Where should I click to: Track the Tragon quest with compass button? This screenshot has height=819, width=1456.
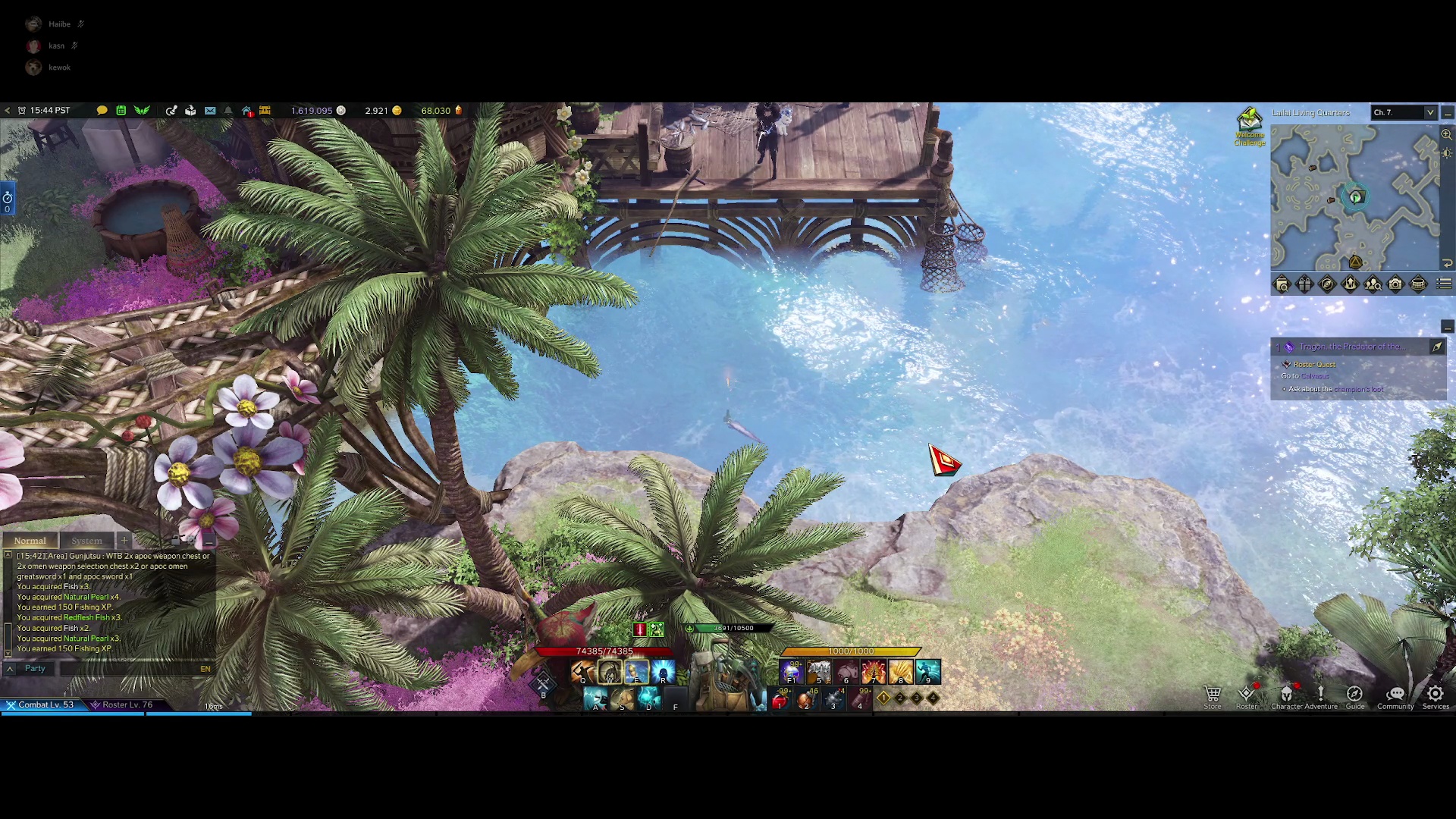click(x=1437, y=347)
